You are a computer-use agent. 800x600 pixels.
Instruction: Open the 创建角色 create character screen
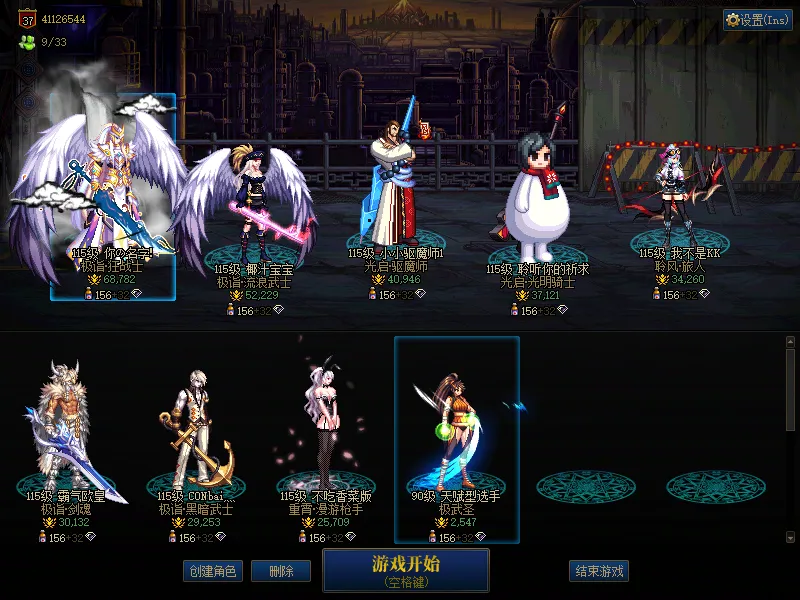(212, 571)
